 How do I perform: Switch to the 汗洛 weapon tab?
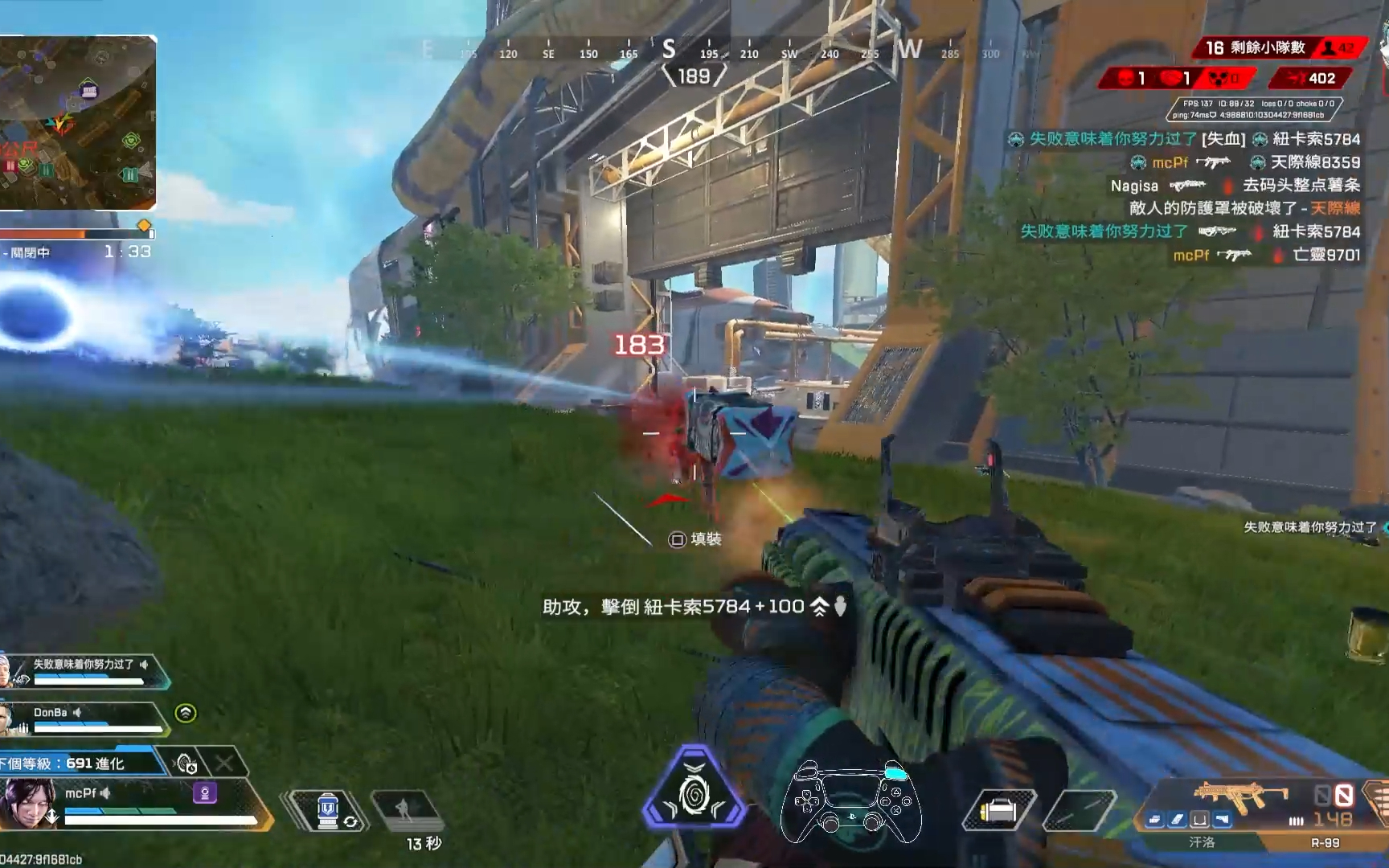(1202, 842)
